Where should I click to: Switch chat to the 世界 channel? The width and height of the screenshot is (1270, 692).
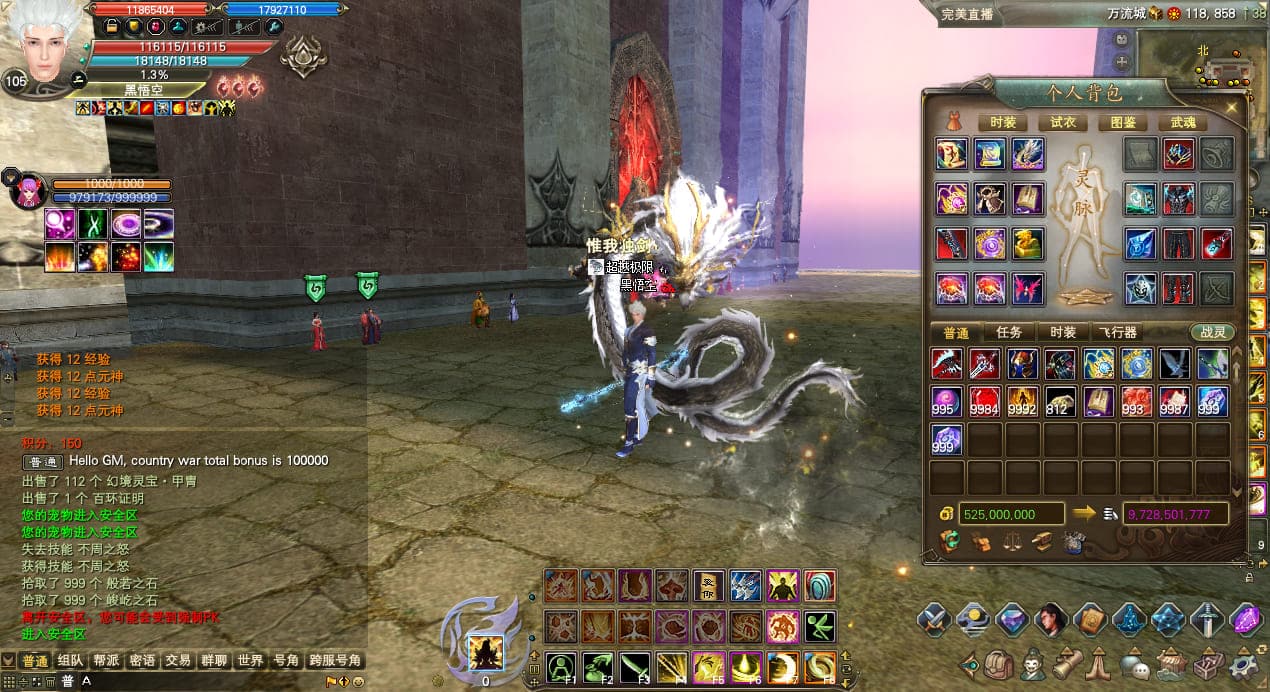click(250, 661)
